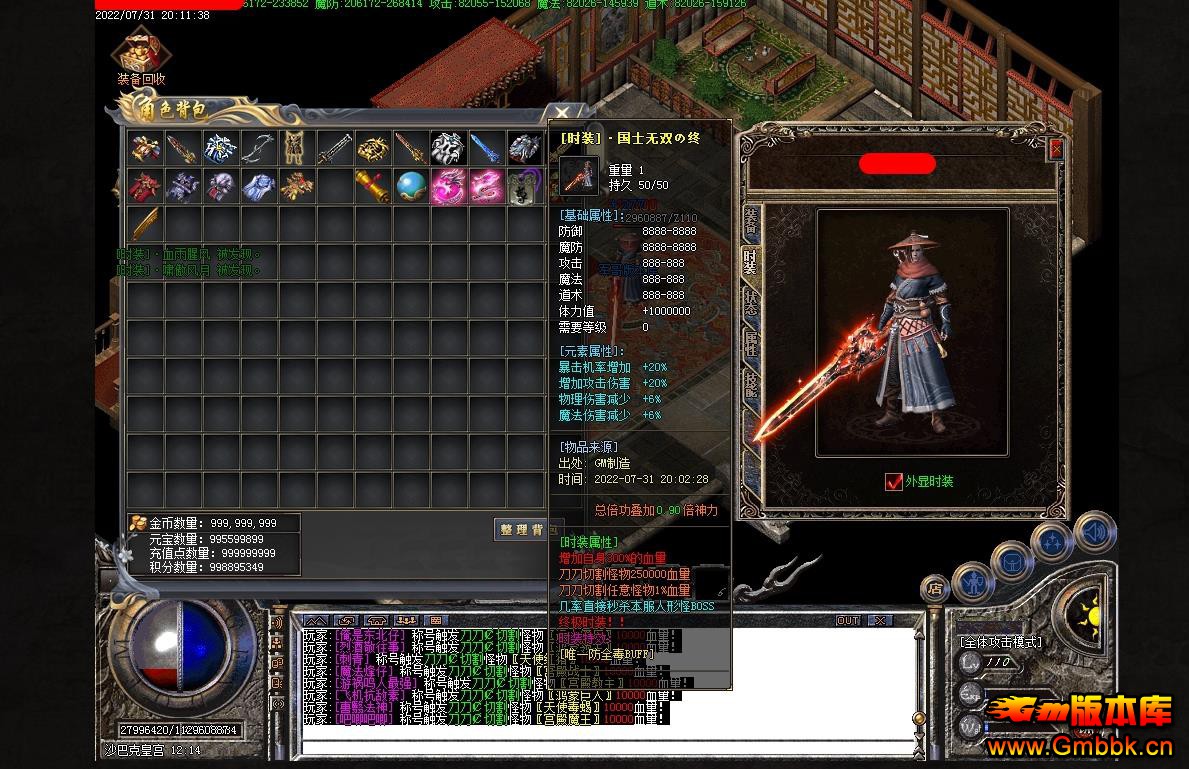
Task: Switch to the 技能 skills tab
Action: 750,384
